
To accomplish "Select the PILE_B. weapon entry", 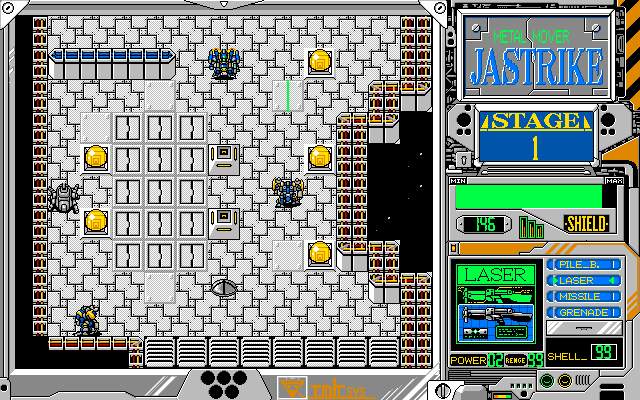I will coord(583,266).
